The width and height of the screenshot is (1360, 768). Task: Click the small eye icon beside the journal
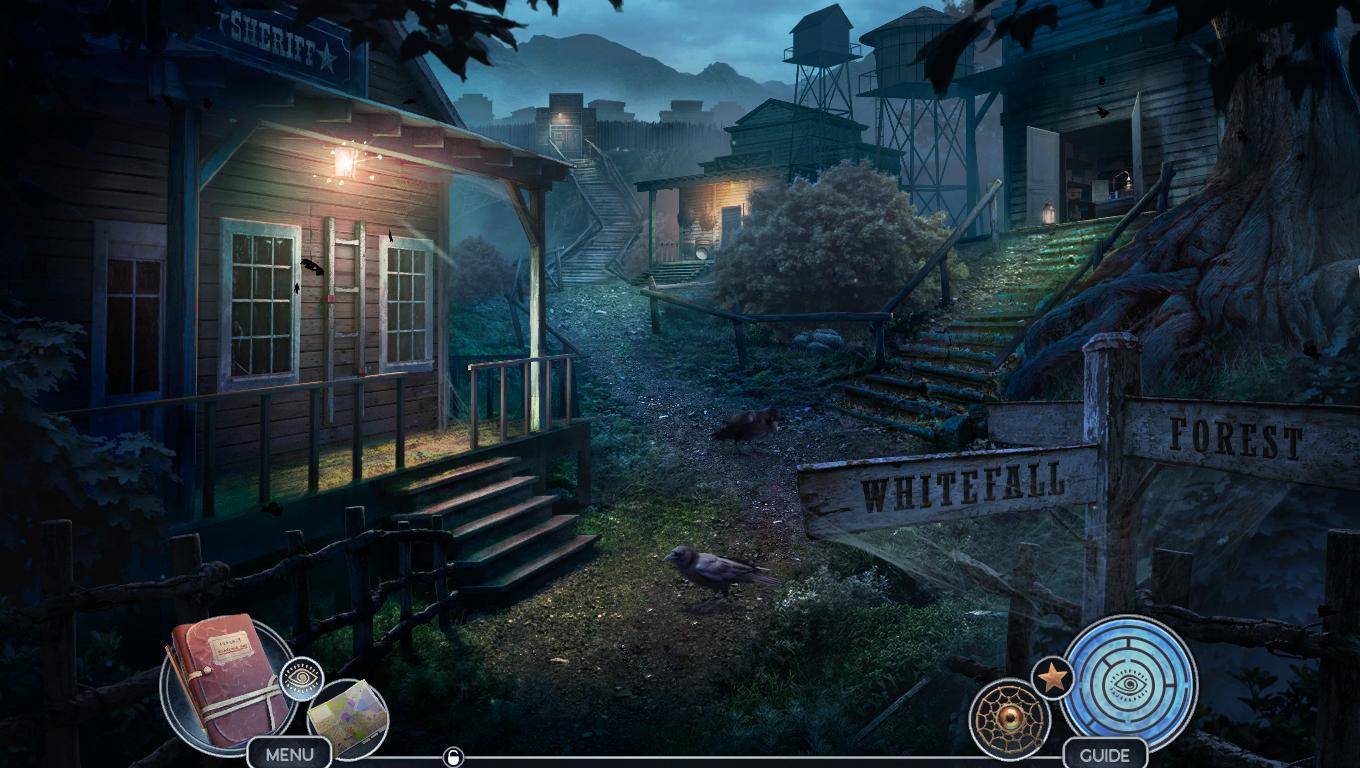coord(301,679)
